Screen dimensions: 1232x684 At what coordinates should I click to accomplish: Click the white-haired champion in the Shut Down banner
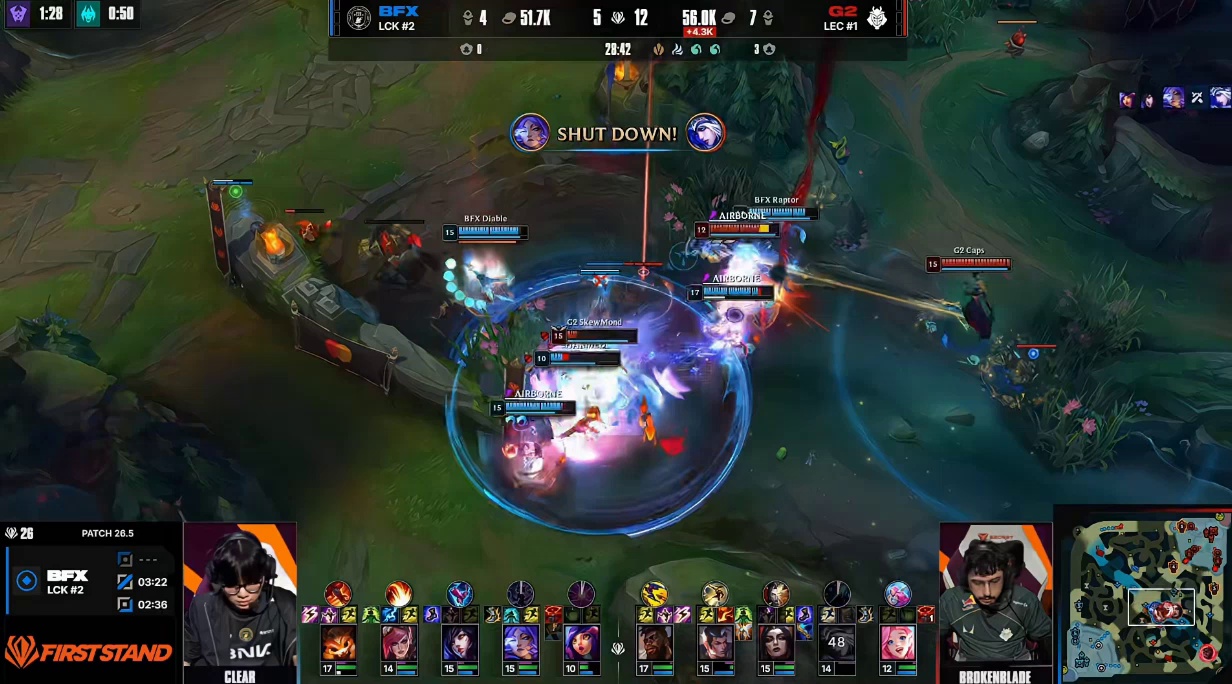(705, 133)
